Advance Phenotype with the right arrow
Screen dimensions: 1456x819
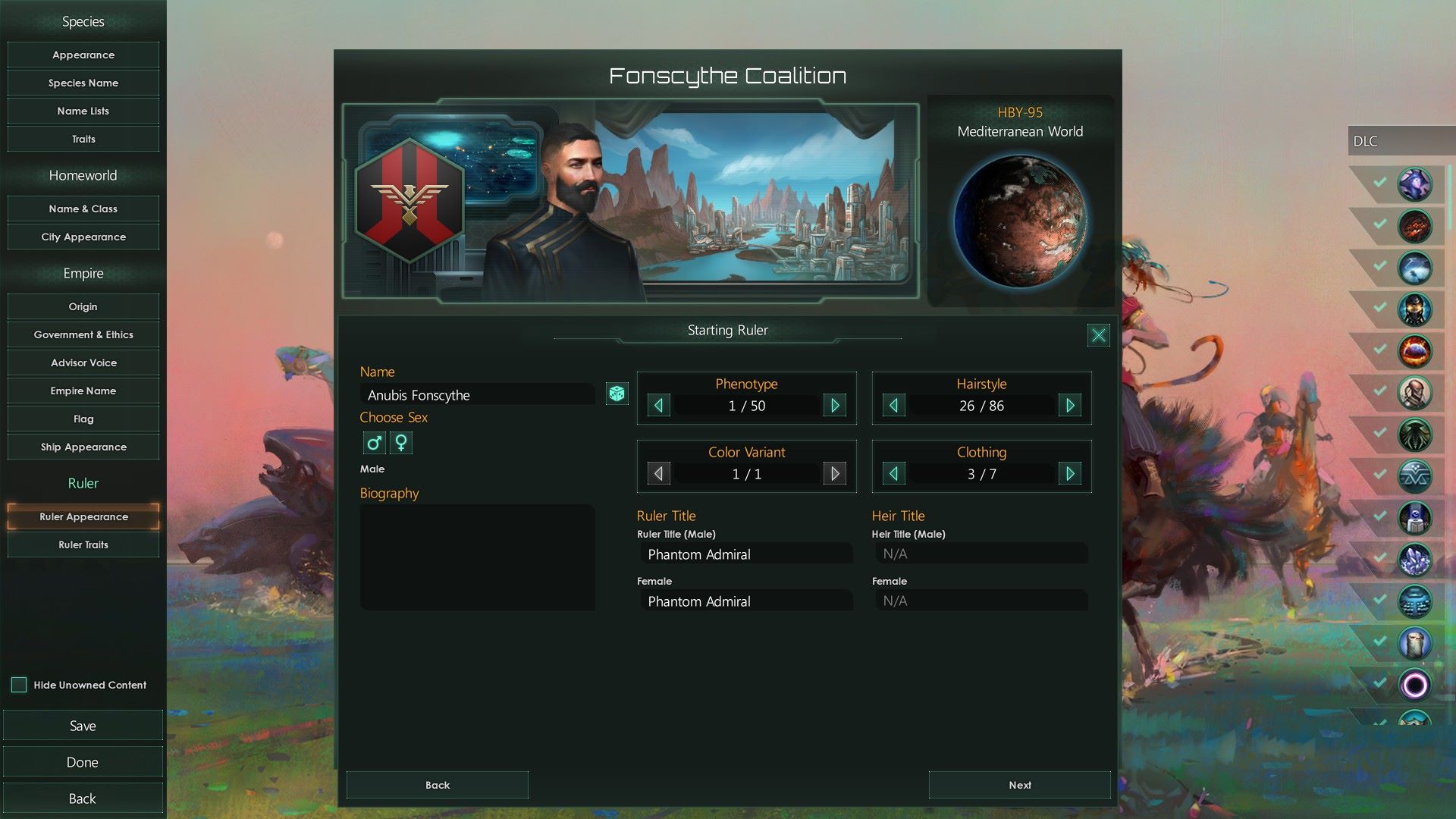coord(834,406)
